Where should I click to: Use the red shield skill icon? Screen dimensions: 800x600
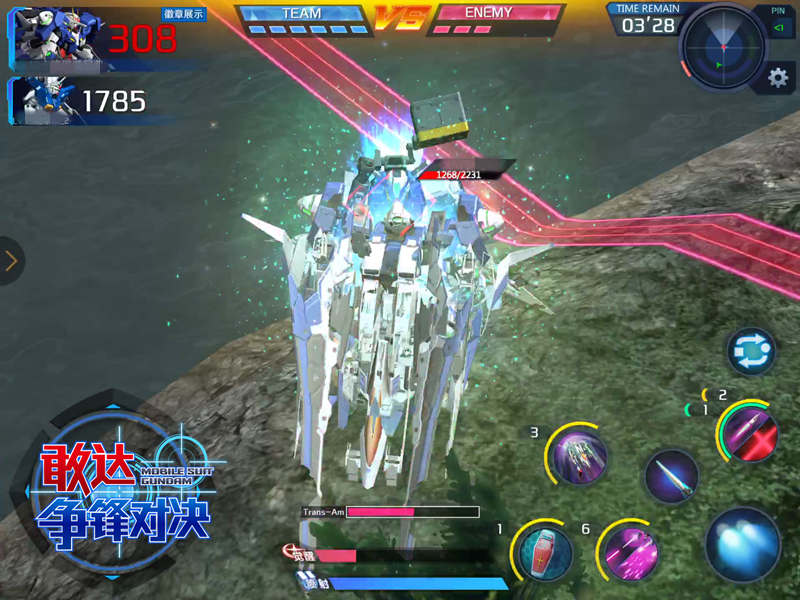546,553
